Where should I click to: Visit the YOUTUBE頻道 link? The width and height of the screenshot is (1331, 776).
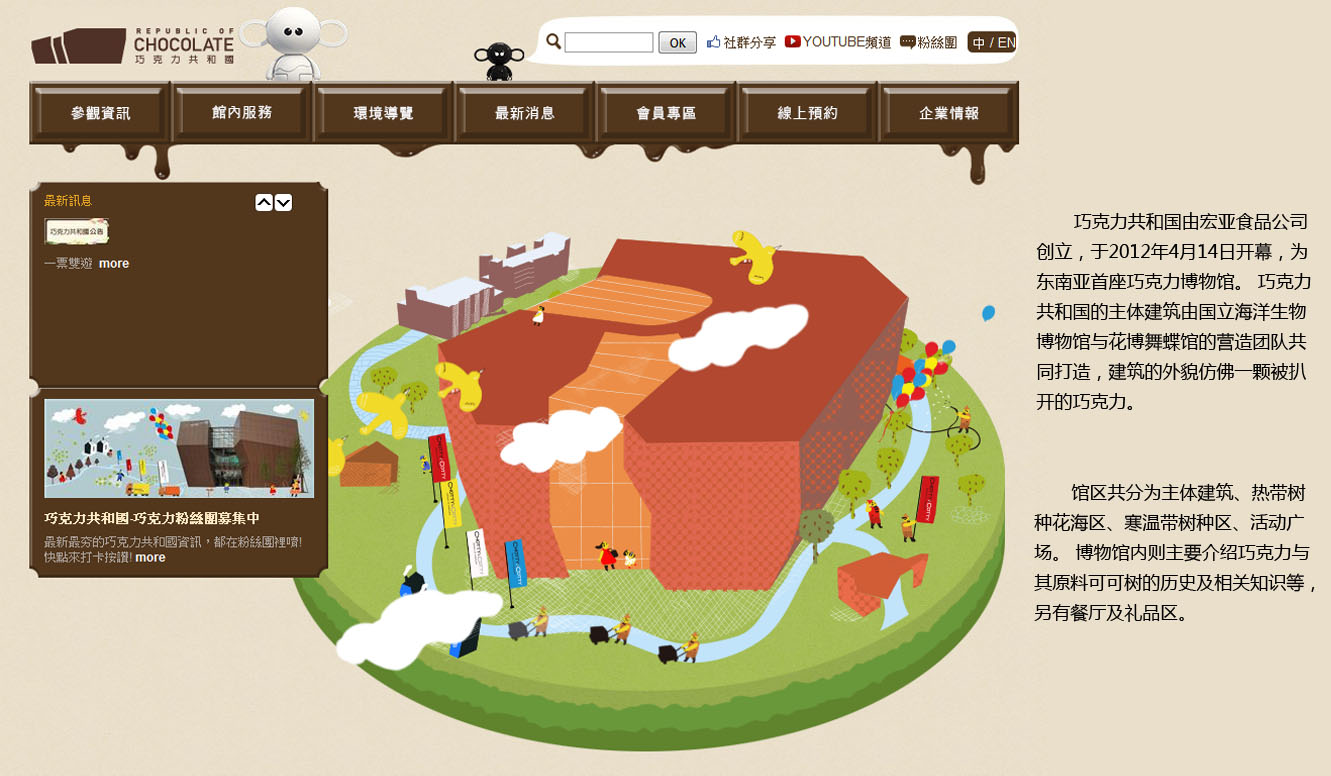tap(838, 42)
